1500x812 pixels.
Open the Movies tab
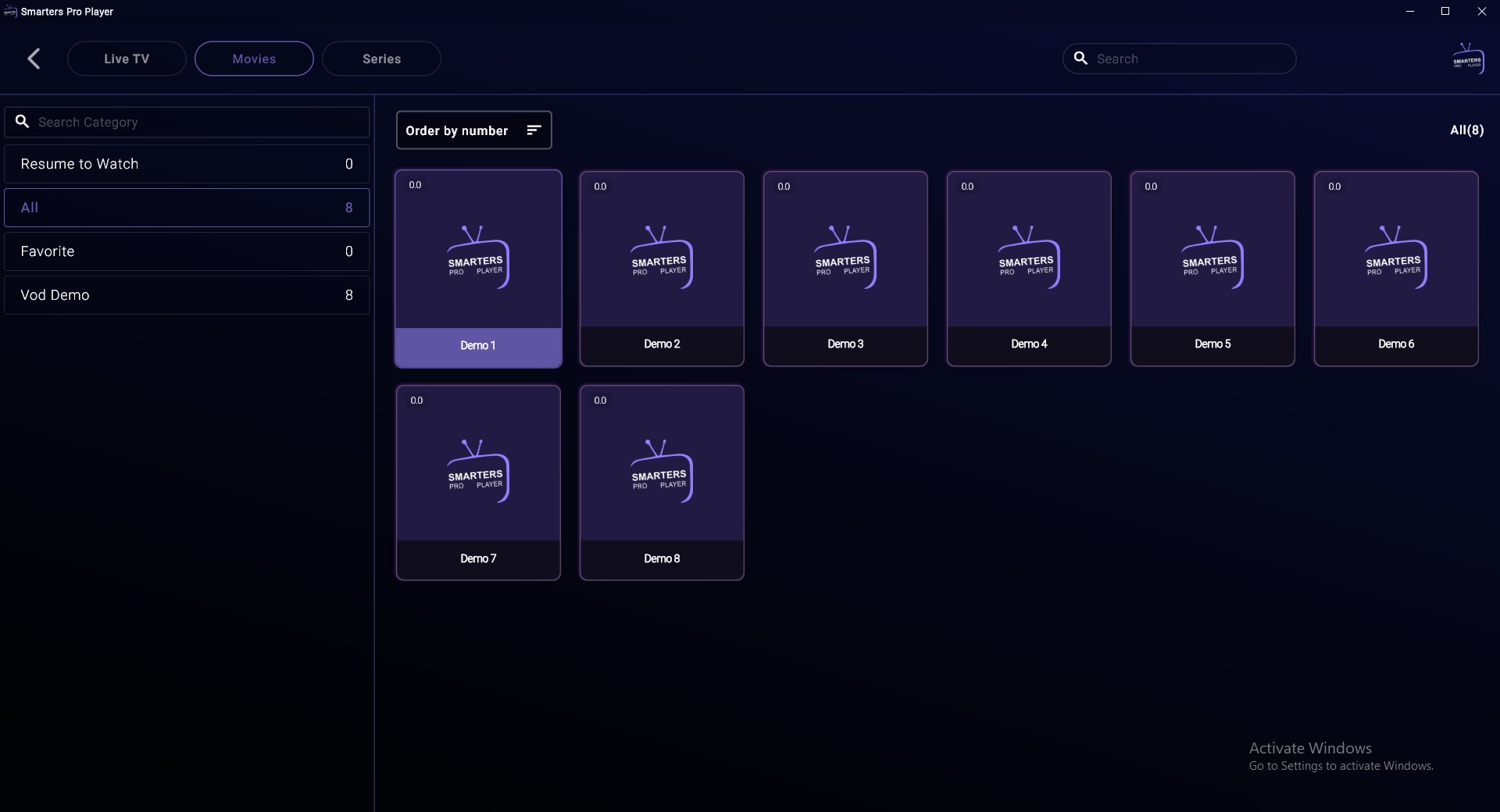tap(254, 59)
